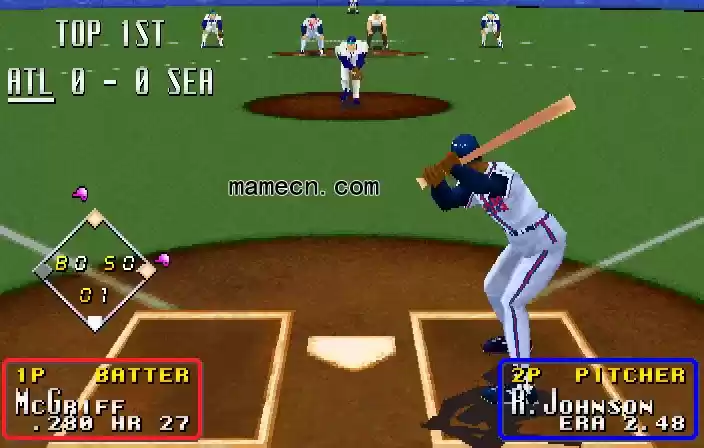This screenshot has height=448, width=704.
Task: Click the base runner diamond indicator
Action: pos(94,269)
